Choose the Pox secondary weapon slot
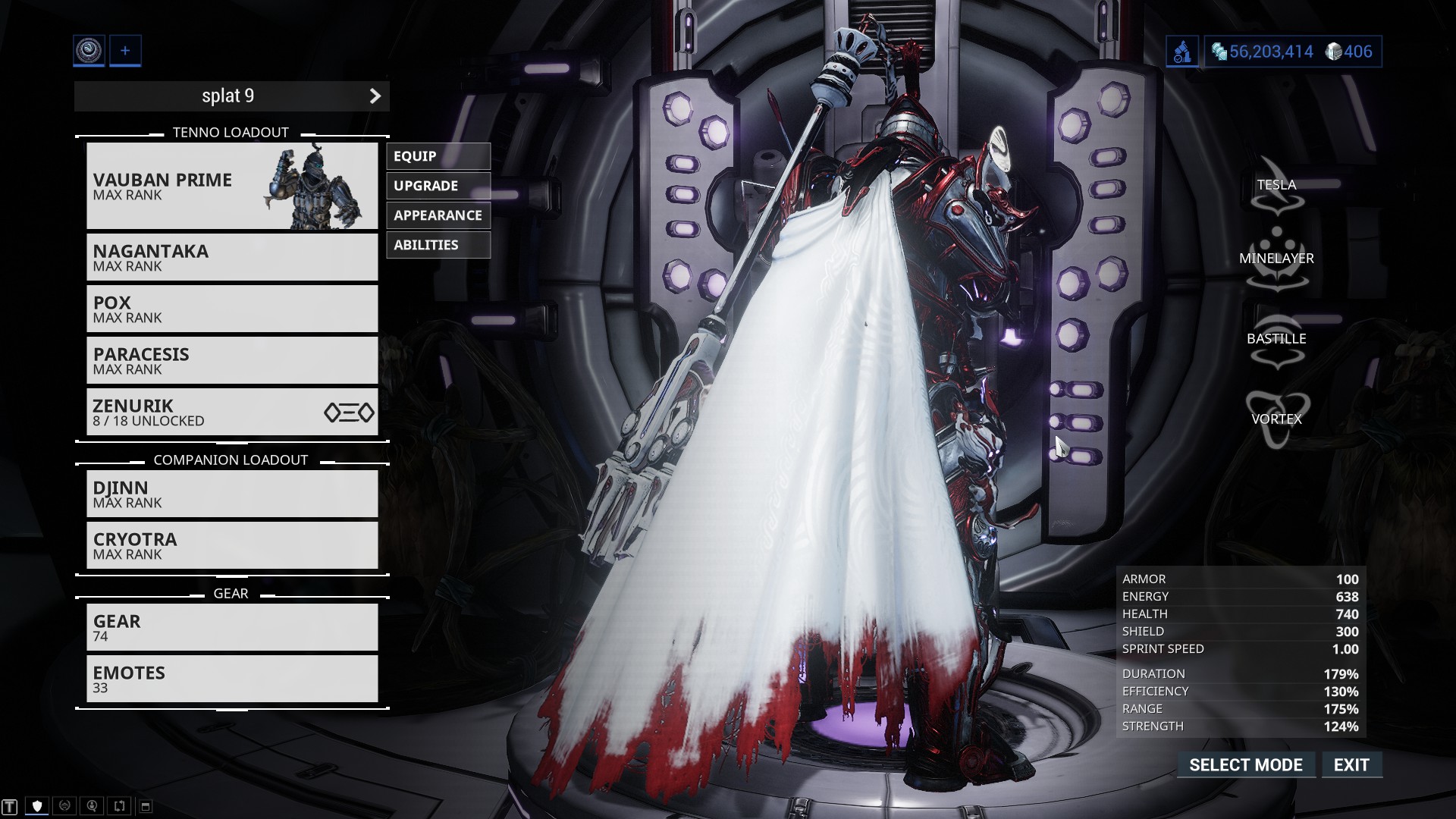 [x=232, y=309]
